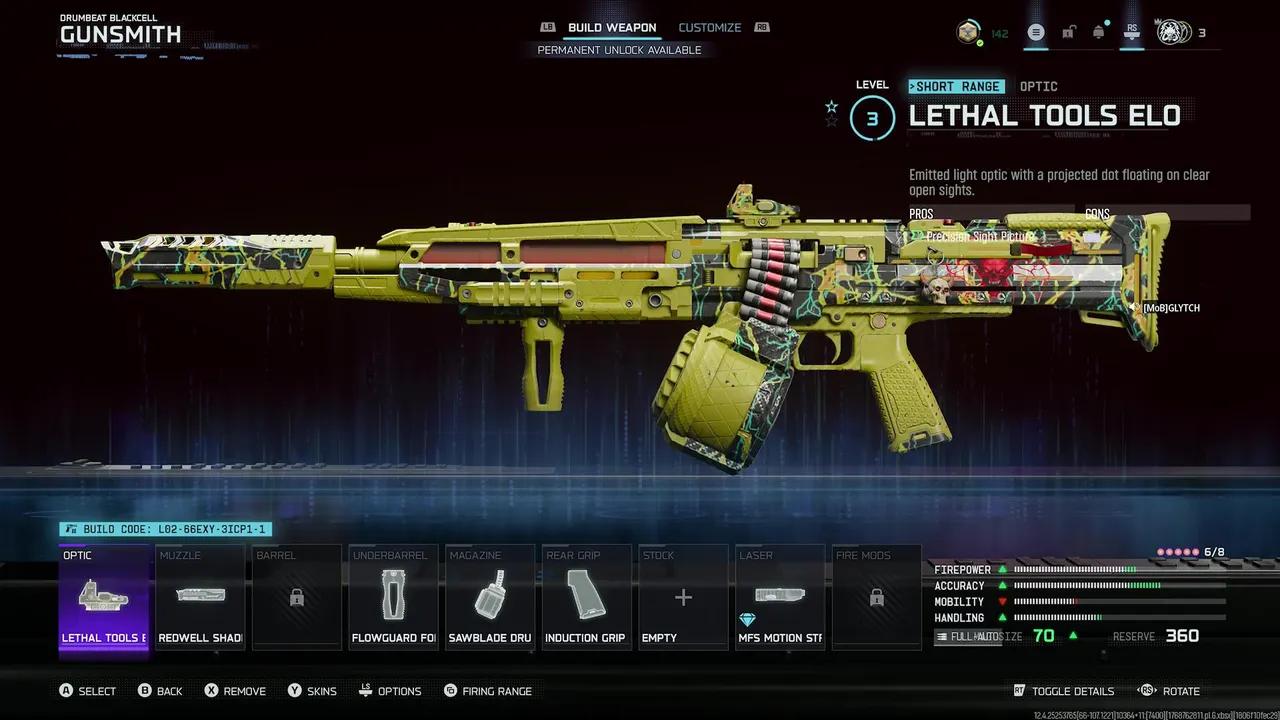Image resolution: width=1280 pixels, height=720 pixels.
Task: Open the Build Weapon tab
Action: click(612, 28)
